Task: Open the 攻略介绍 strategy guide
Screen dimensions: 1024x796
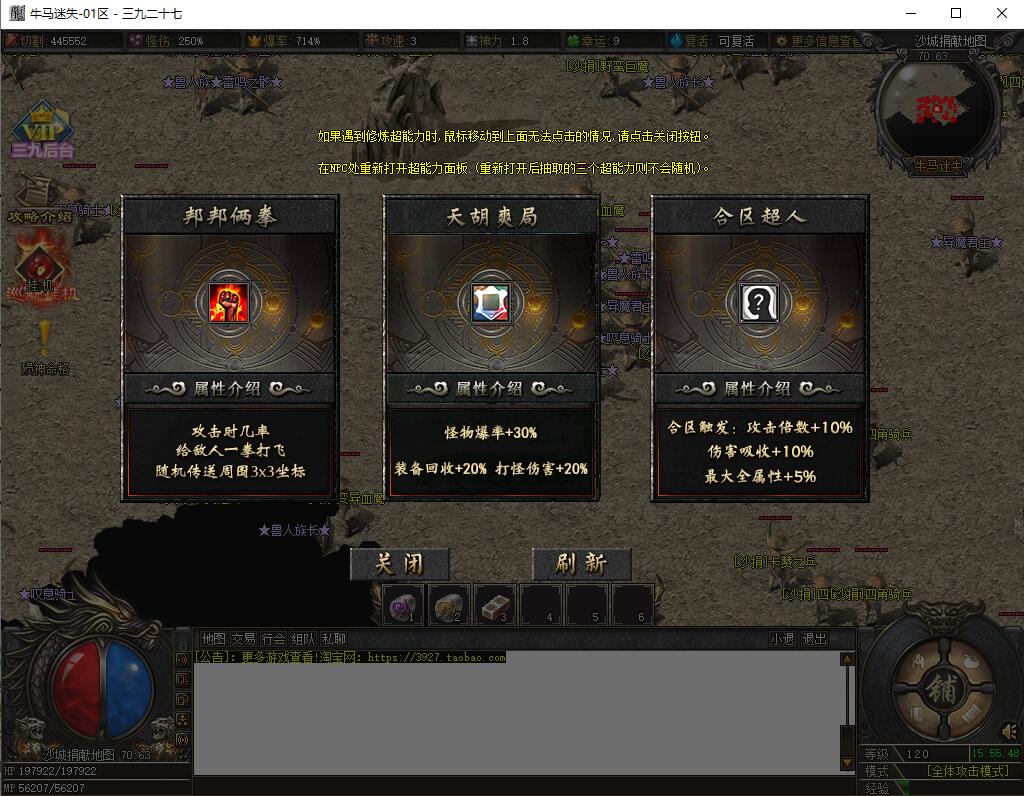Action: 39,198
